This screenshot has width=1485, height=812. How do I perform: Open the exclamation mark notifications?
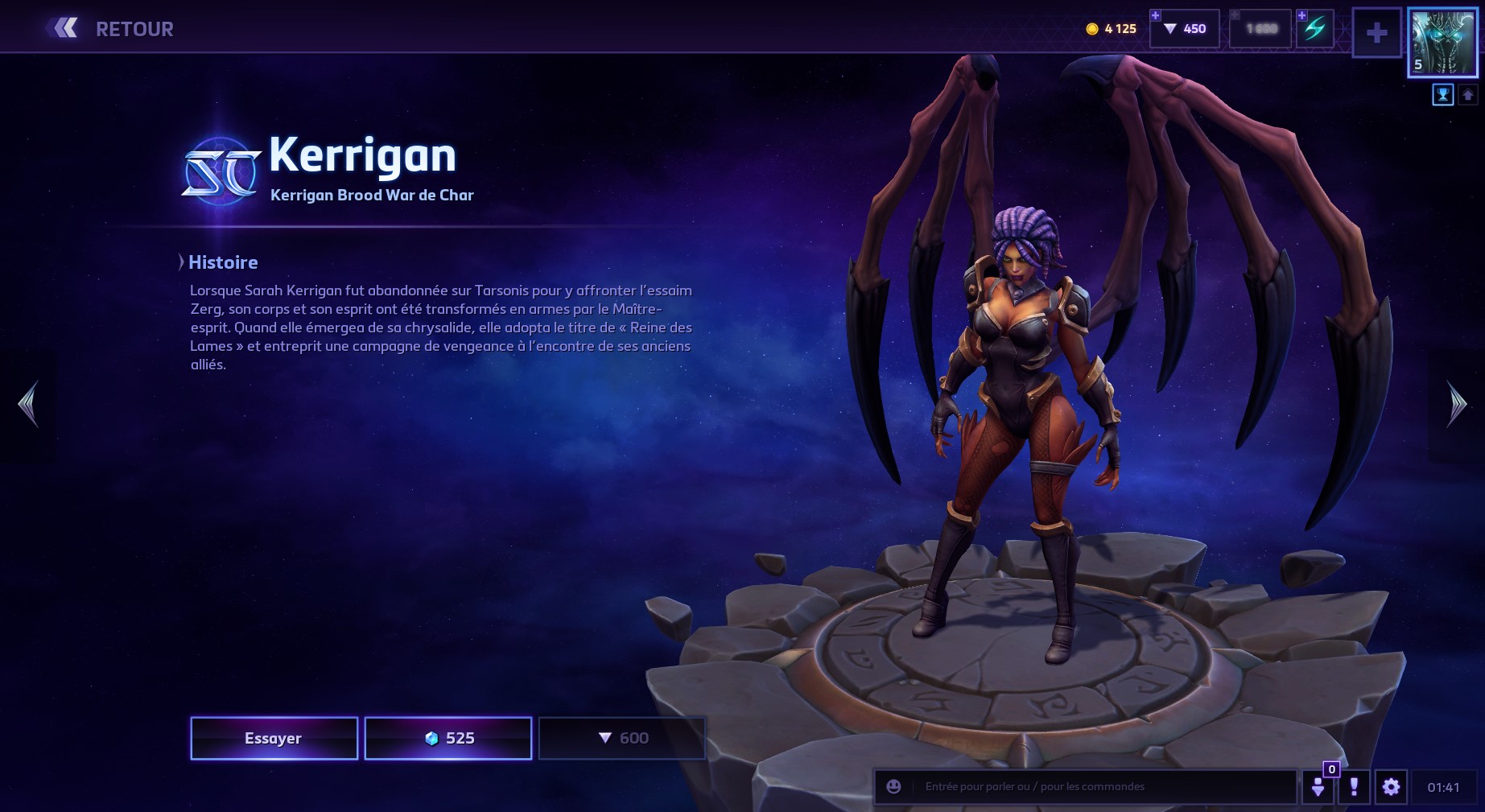tap(1354, 786)
